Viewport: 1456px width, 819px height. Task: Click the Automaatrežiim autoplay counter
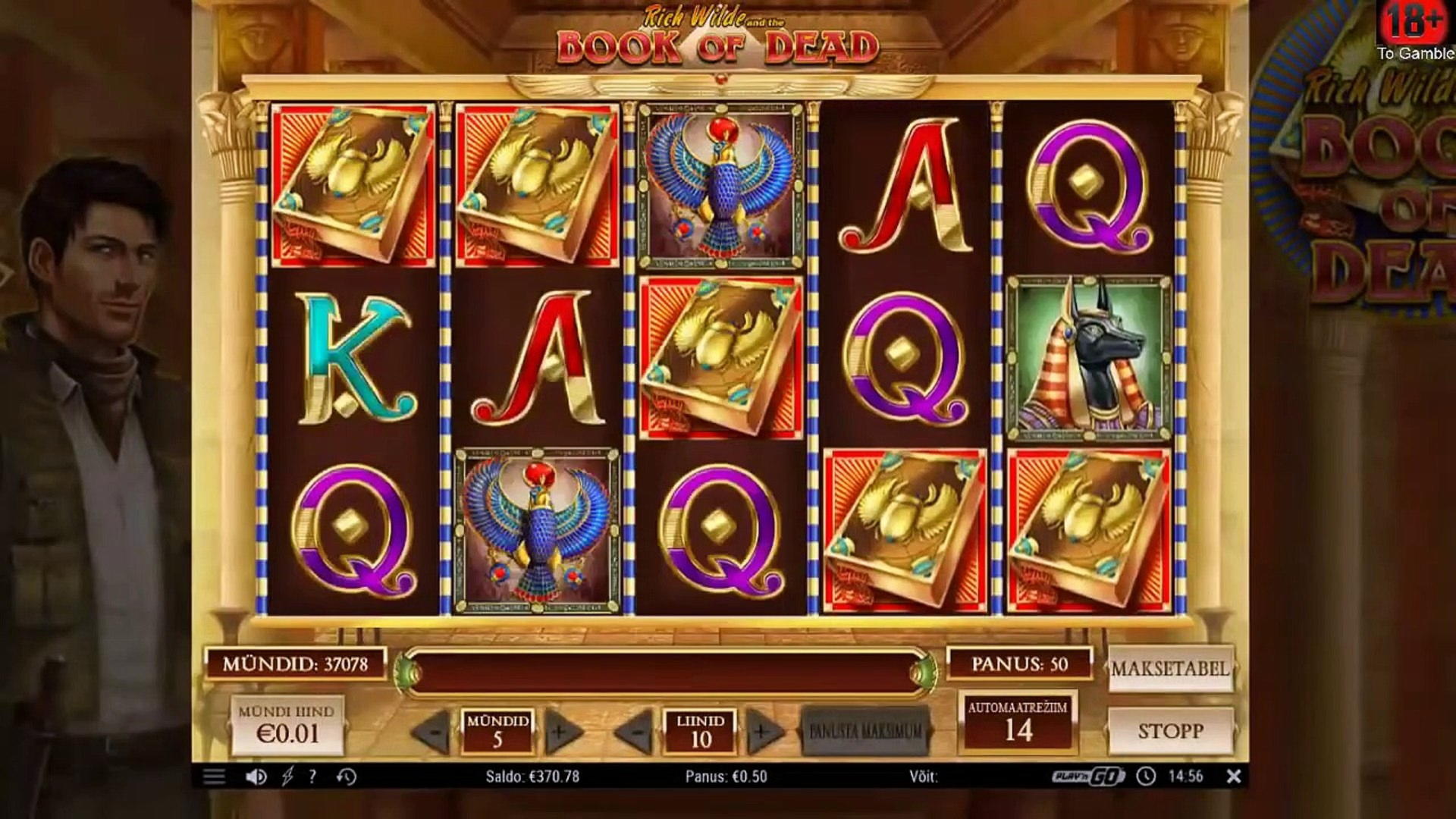1017,722
